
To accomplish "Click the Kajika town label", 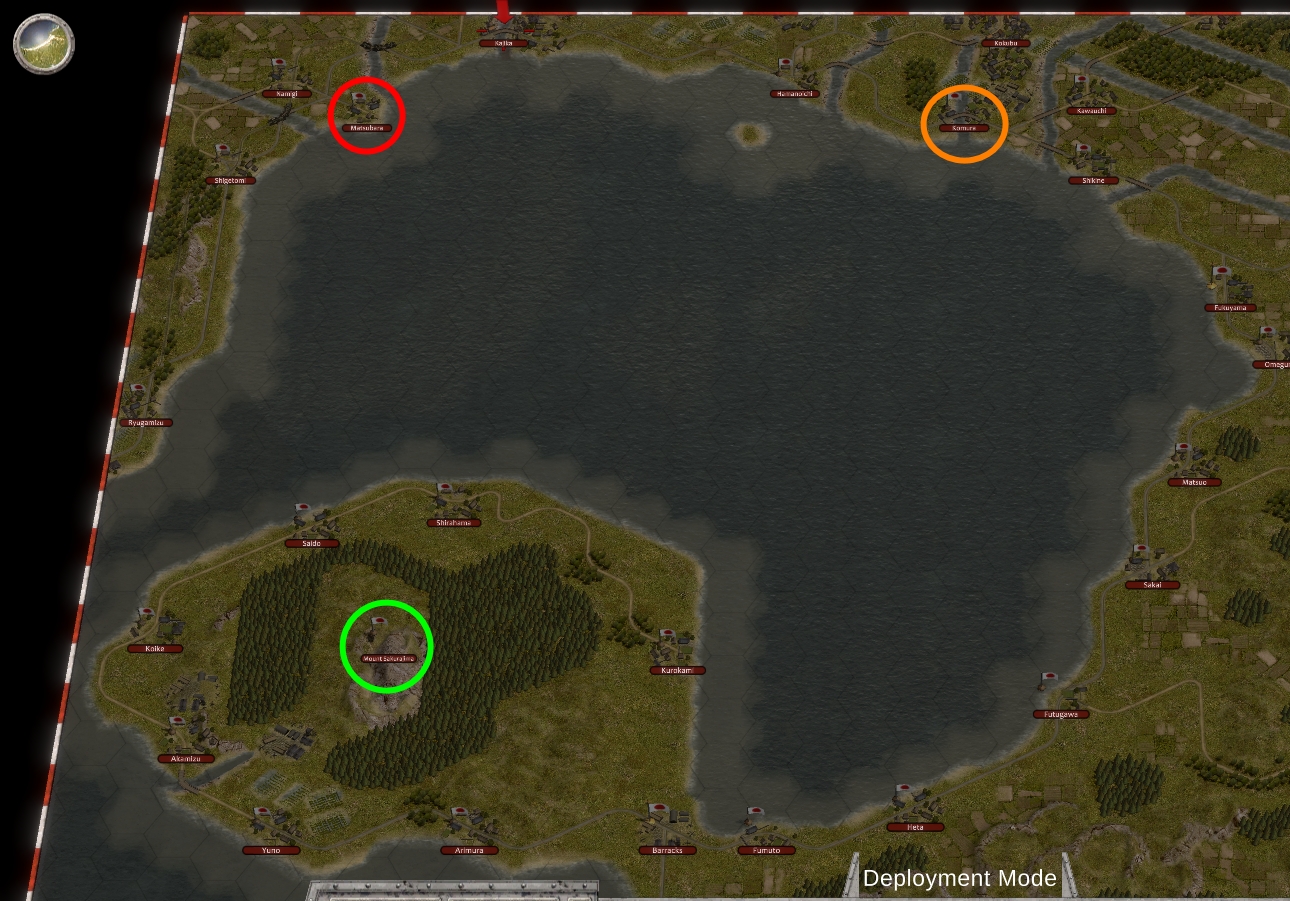I will pyautogui.click(x=502, y=44).
